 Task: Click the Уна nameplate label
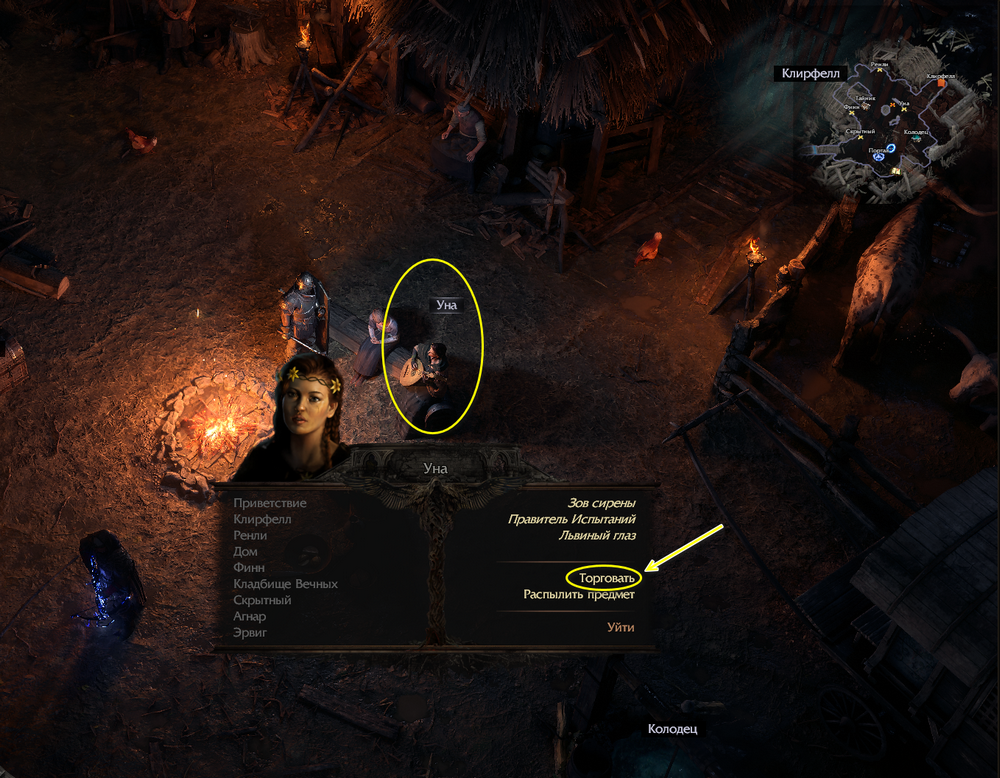446,305
